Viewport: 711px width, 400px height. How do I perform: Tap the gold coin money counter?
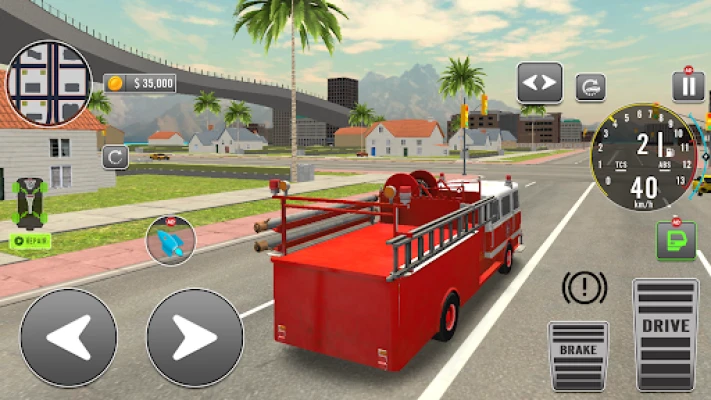click(x=140, y=83)
